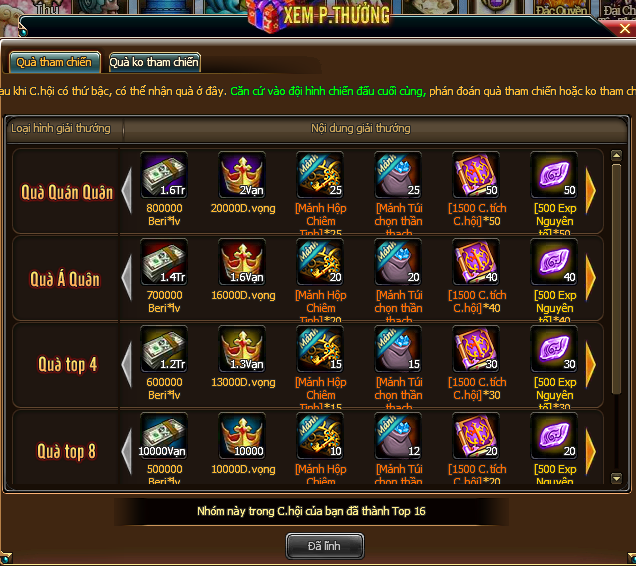Switch to the "Quà tham chiến" tab
Image resolution: width=636 pixels, height=566 pixels.
[54, 62]
